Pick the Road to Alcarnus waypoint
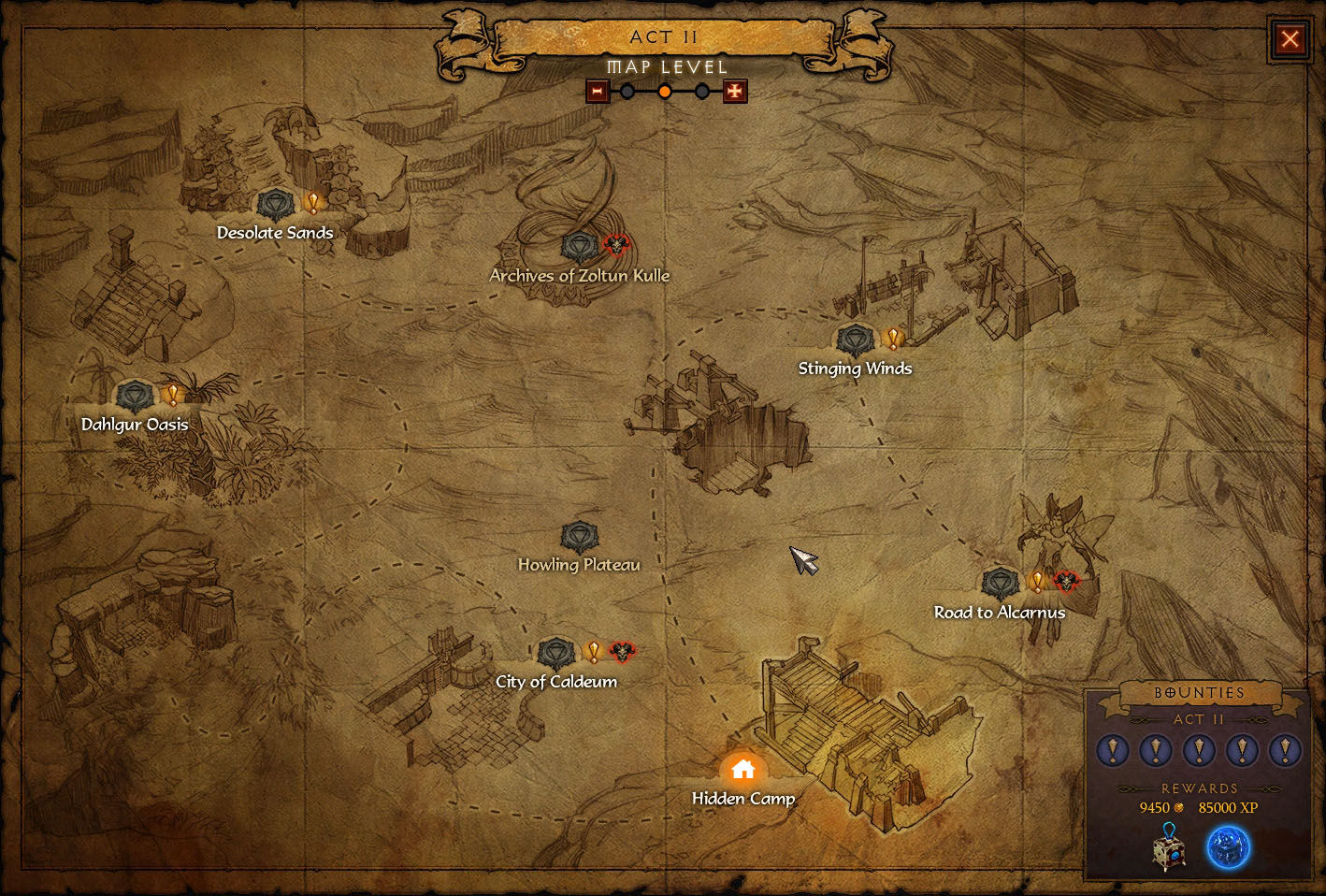This screenshot has height=896, width=1326. click(1000, 583)
